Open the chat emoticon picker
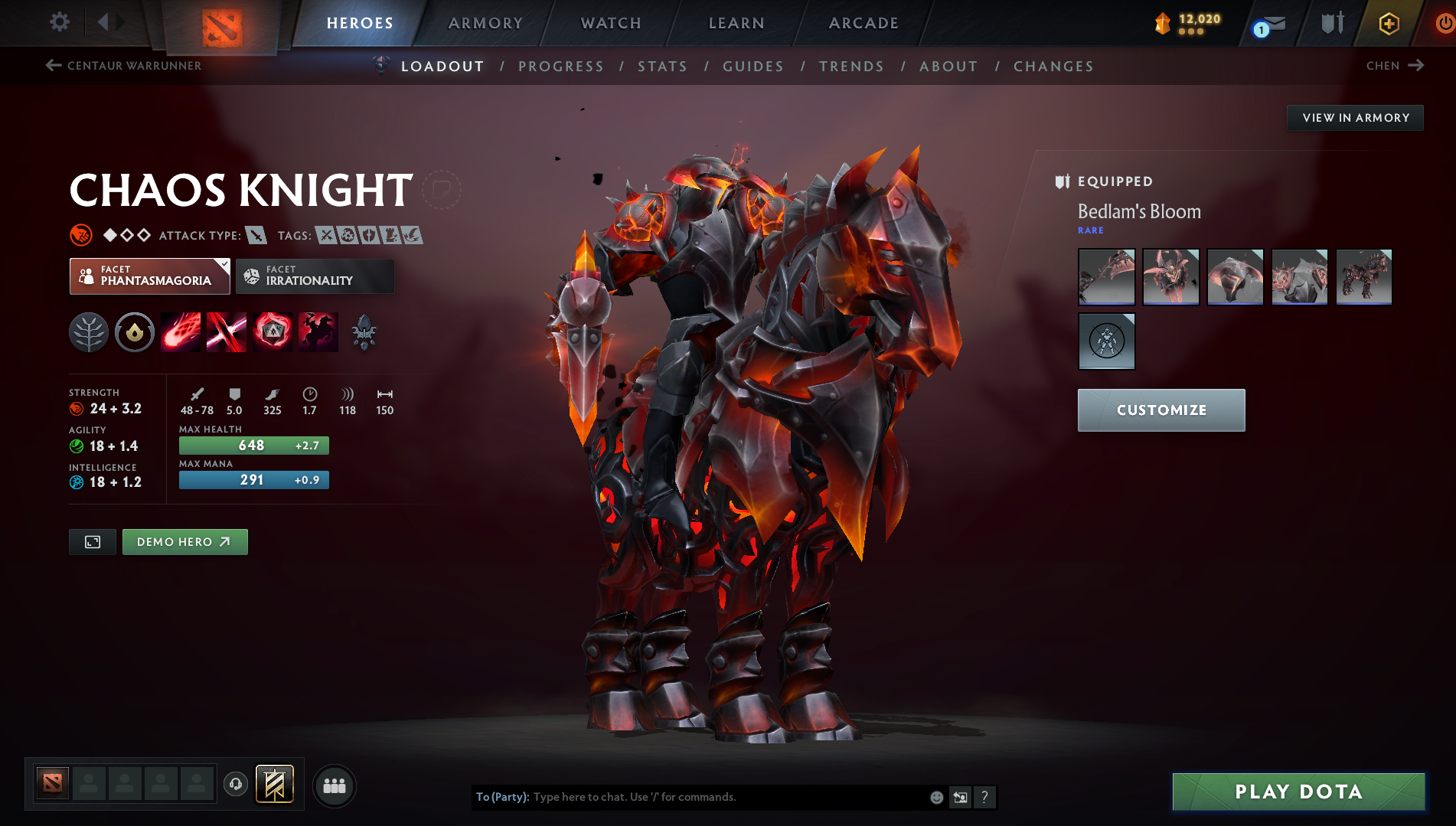Viewport: 1456px width, 826px height. (x=935, y=797)
